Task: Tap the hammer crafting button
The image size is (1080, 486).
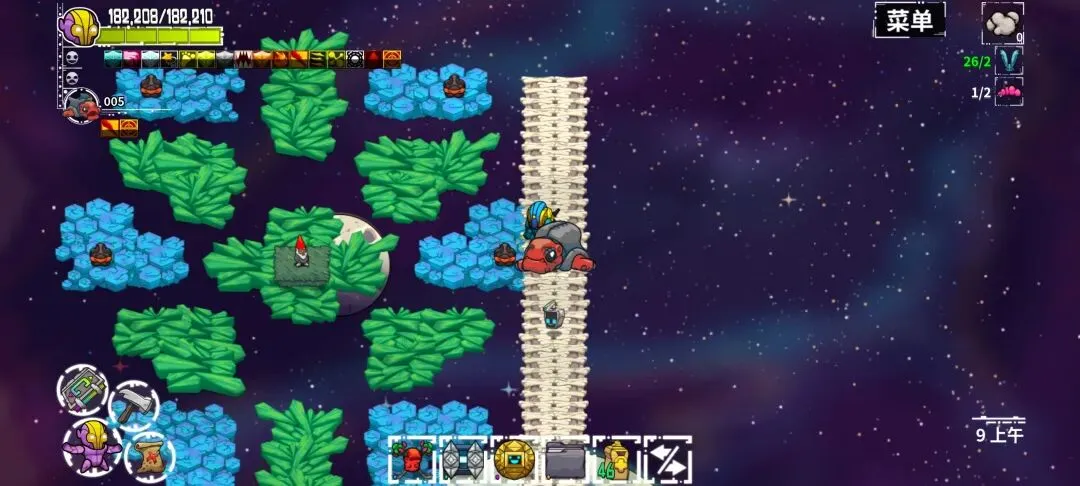Action: click(131, 407)
